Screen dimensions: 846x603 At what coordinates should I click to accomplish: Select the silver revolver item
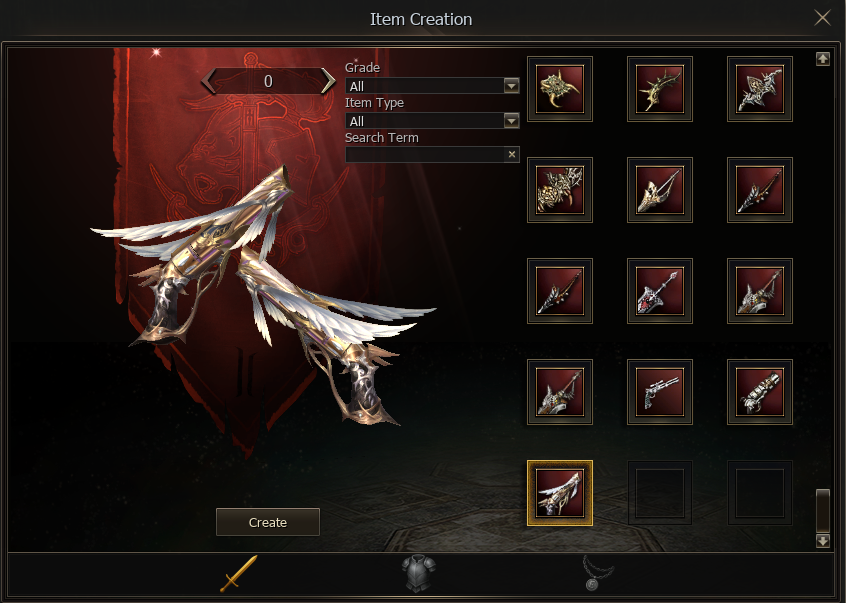[x=660, y=392]
